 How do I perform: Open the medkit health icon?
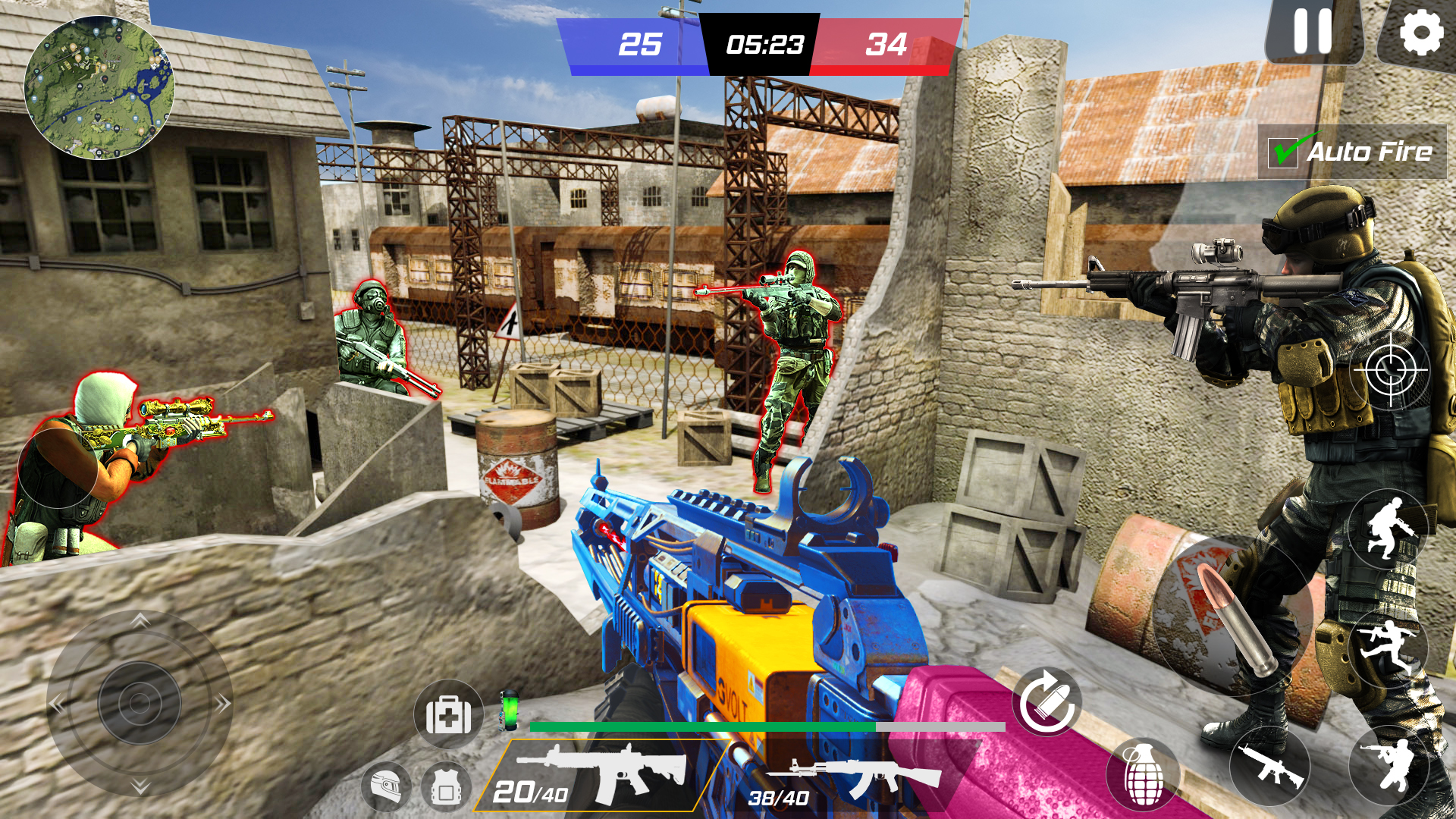448,714
